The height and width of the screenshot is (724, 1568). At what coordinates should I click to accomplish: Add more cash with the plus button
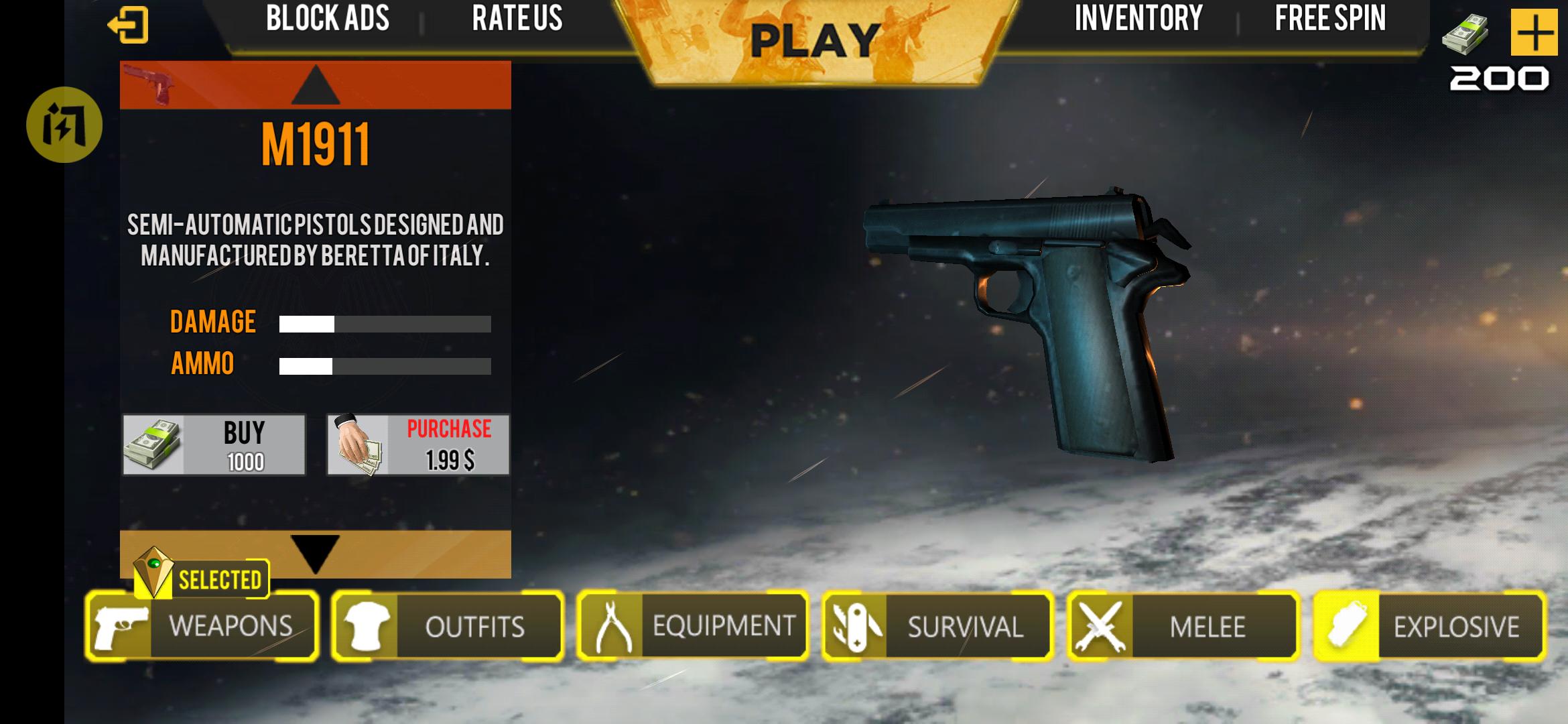pyautogui.click(x=1533, y=32)
